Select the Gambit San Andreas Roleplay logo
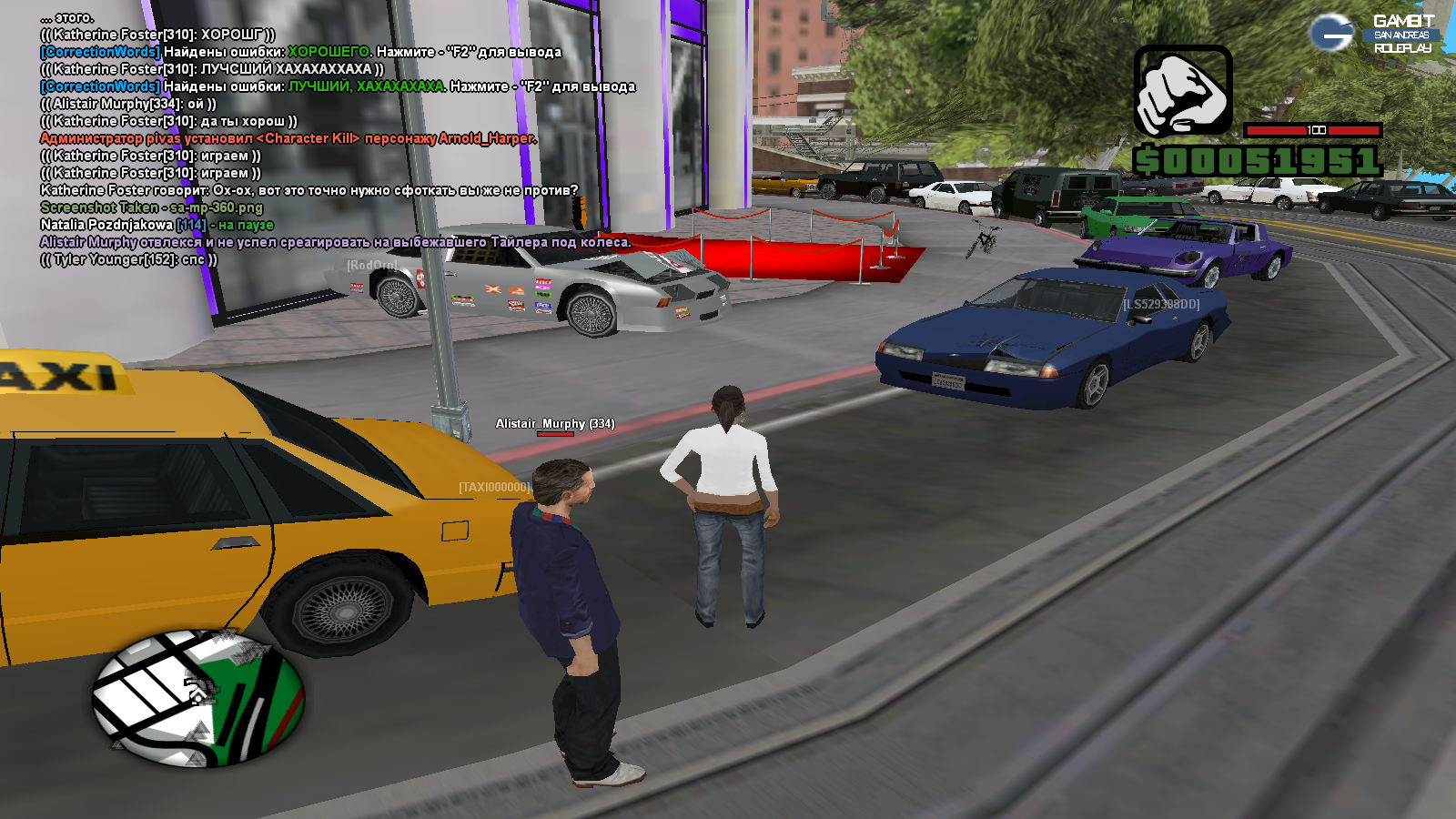Image resolution: width=1456 pixels, height=819 pixels. (x=1373, y=34)
